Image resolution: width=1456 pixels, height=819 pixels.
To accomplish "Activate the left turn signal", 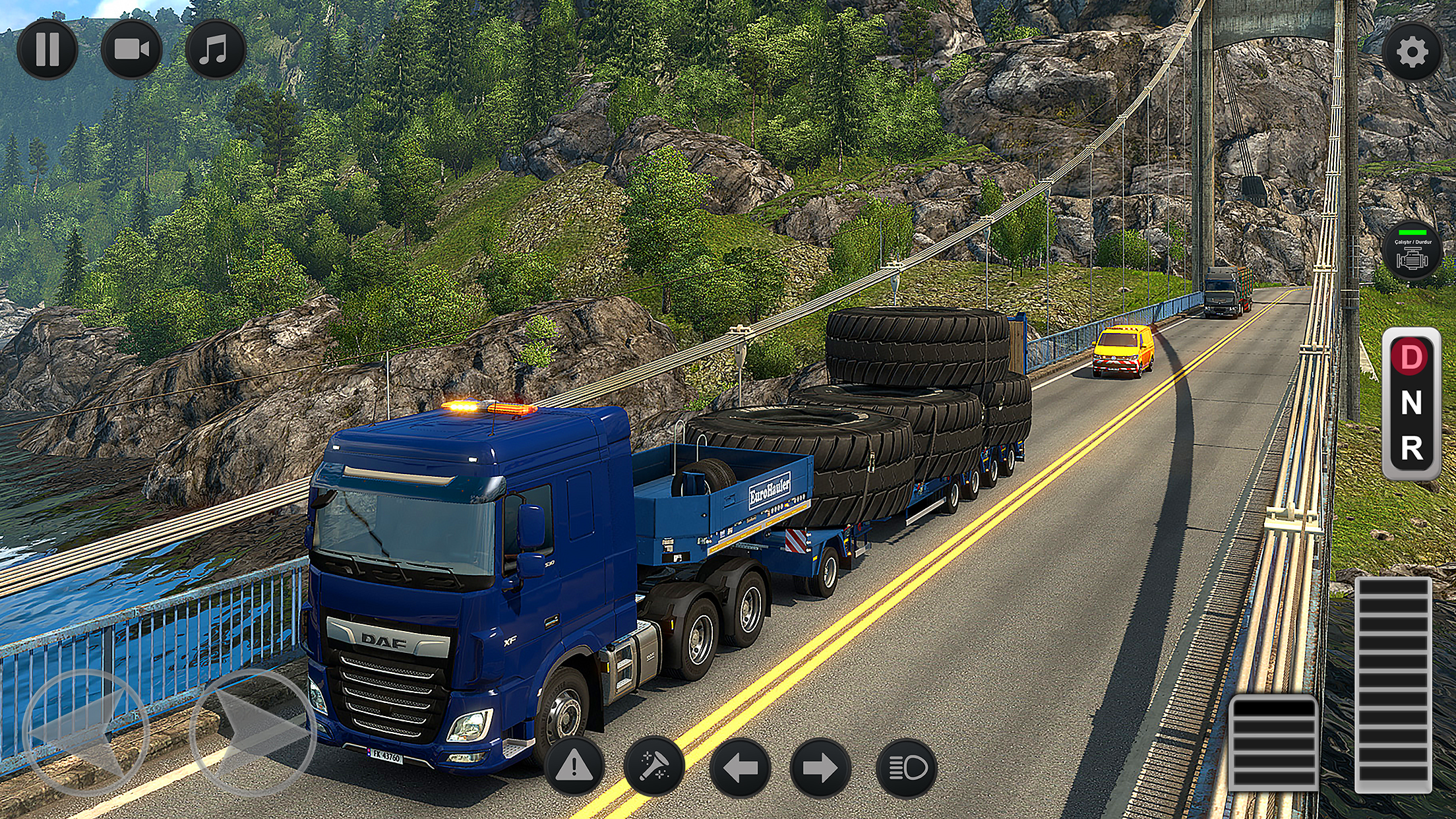I will point(739,768).
